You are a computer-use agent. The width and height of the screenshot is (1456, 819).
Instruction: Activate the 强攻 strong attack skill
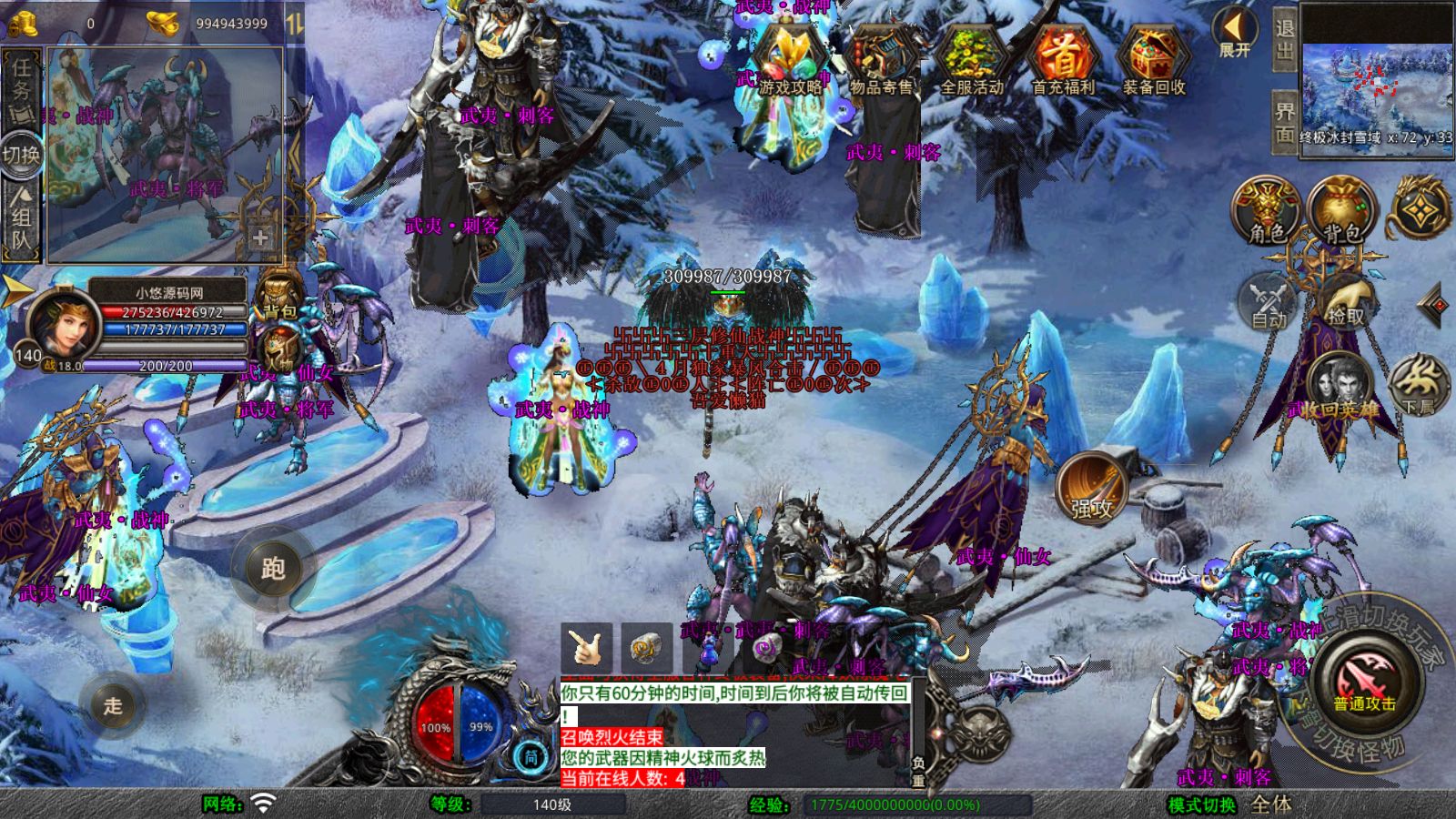1091,490
